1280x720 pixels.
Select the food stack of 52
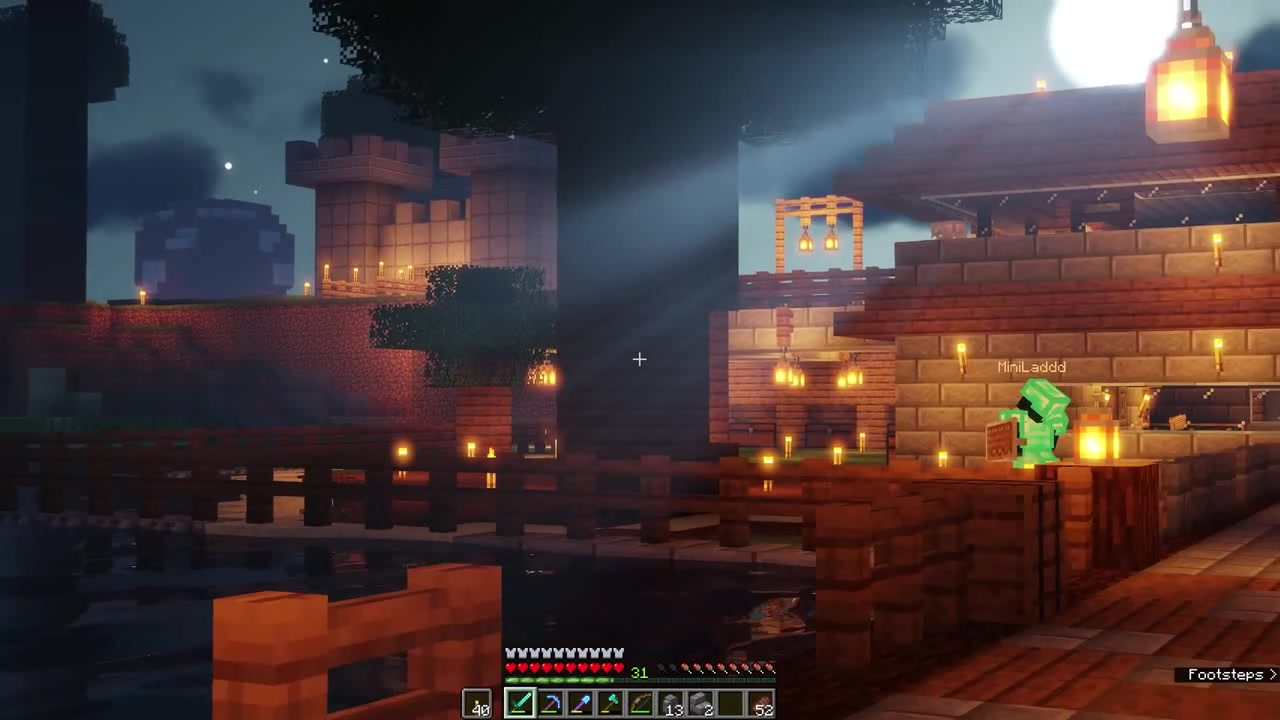pyautogui.click(x=762, y=703)
